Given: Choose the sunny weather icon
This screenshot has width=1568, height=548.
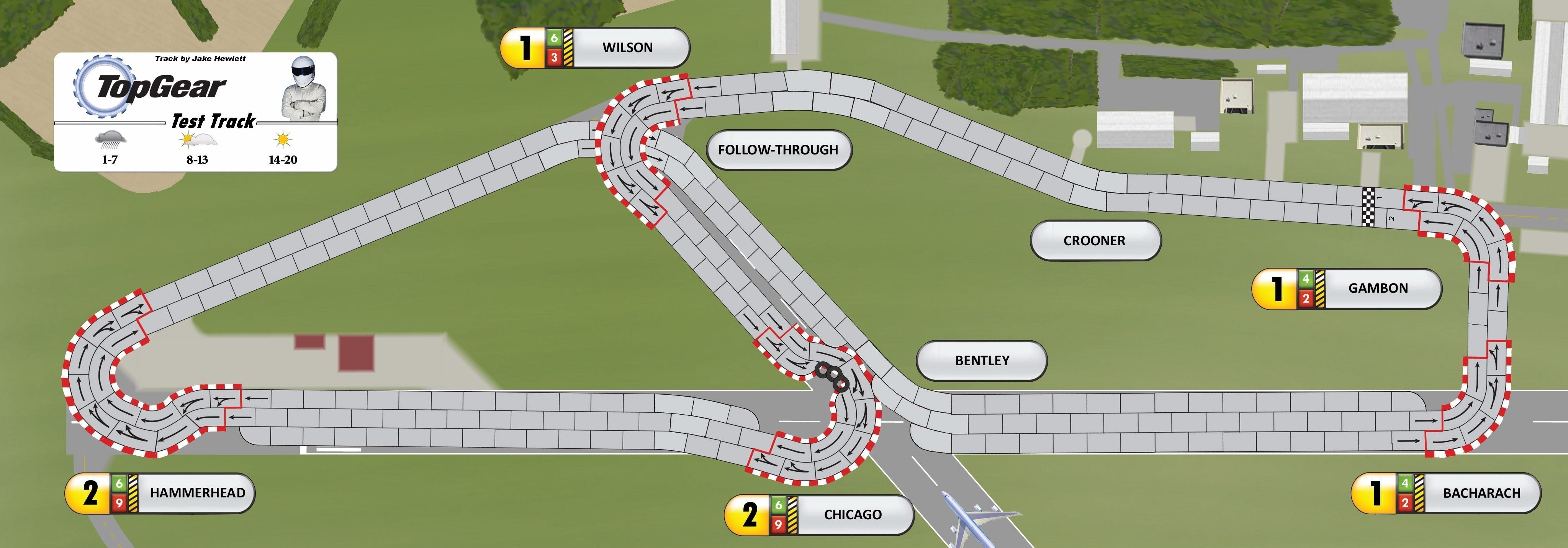Looking at the screenshot, I should (282, 140).
